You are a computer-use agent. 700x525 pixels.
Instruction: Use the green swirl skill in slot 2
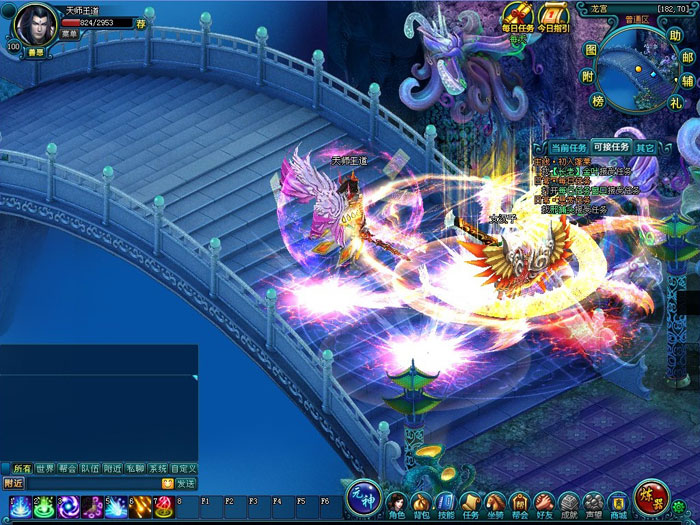point(43,507)
